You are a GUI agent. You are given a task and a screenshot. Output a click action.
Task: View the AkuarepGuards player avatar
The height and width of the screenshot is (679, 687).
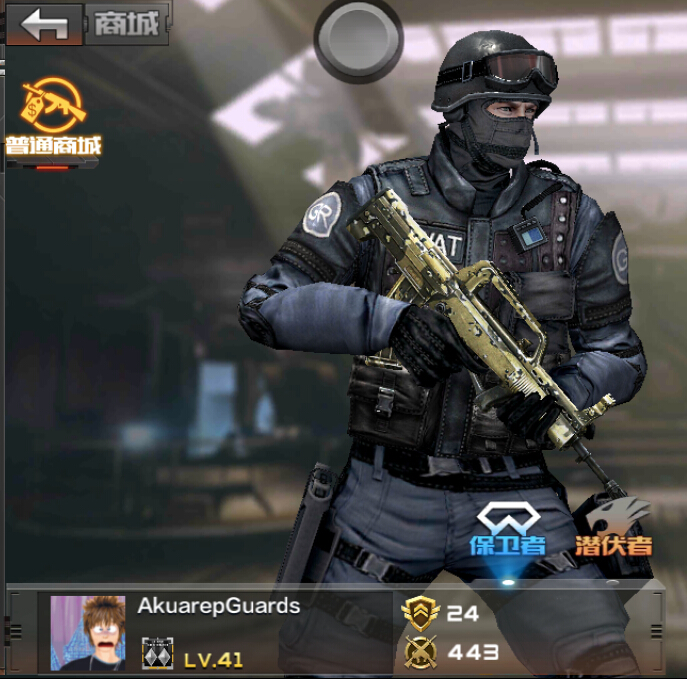88,632
